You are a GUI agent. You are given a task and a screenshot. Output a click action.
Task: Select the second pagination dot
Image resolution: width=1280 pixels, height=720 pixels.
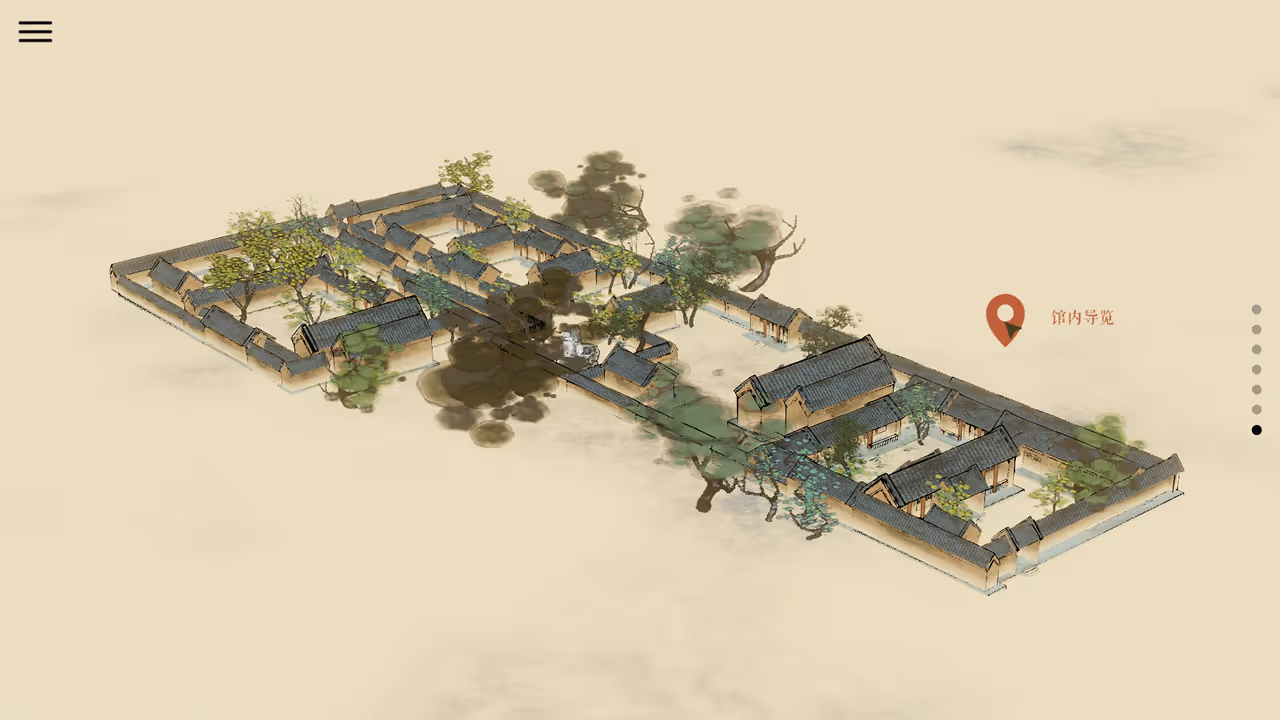click(x=1257, y=329)
